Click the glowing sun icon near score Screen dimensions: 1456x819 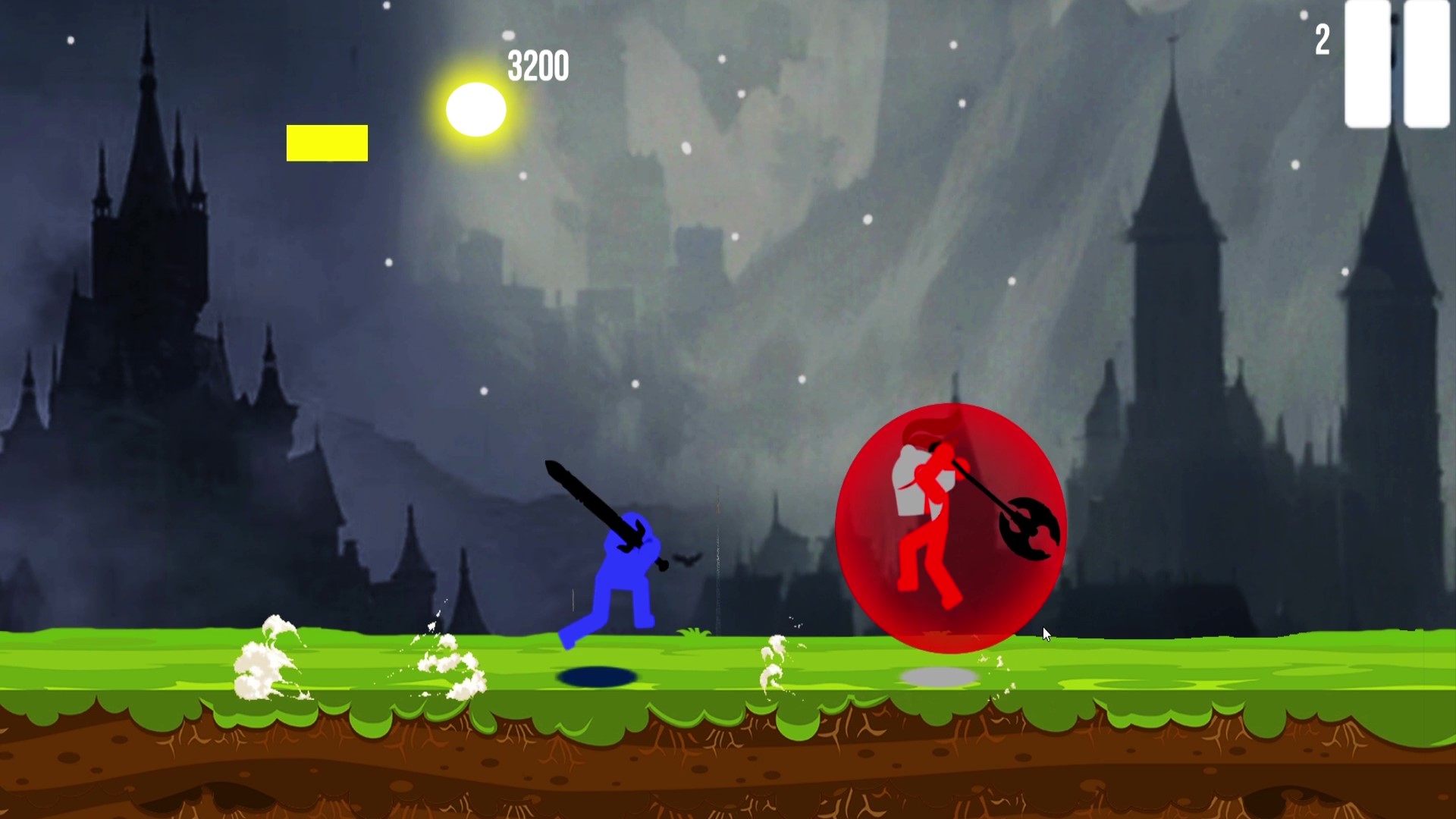point(478,109)
